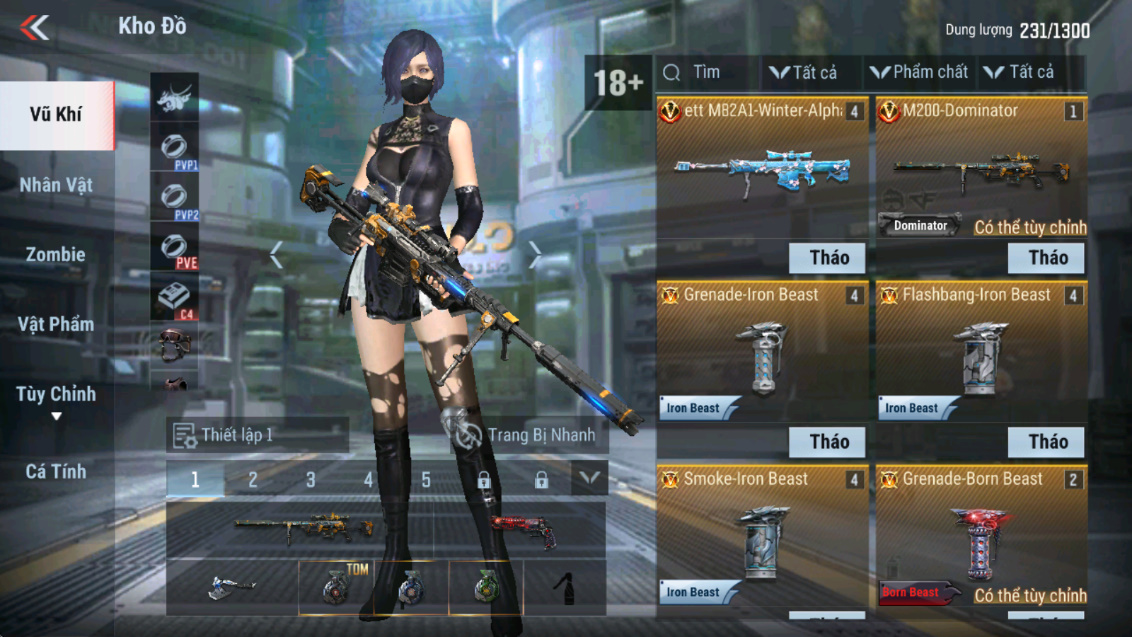Choose the Smoke-Iron Beast item card

pos(761,537)
